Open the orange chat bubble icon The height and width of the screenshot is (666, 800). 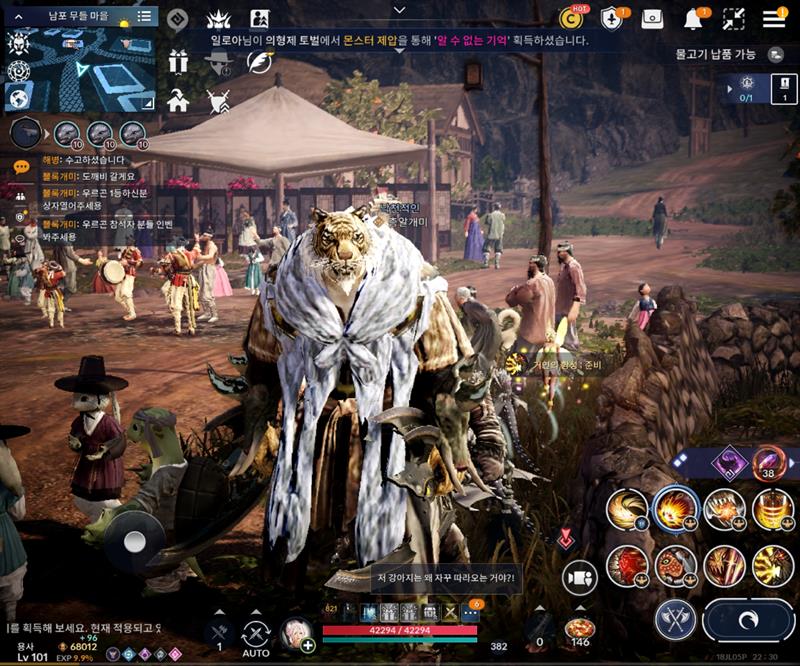[x=20, y=166]
